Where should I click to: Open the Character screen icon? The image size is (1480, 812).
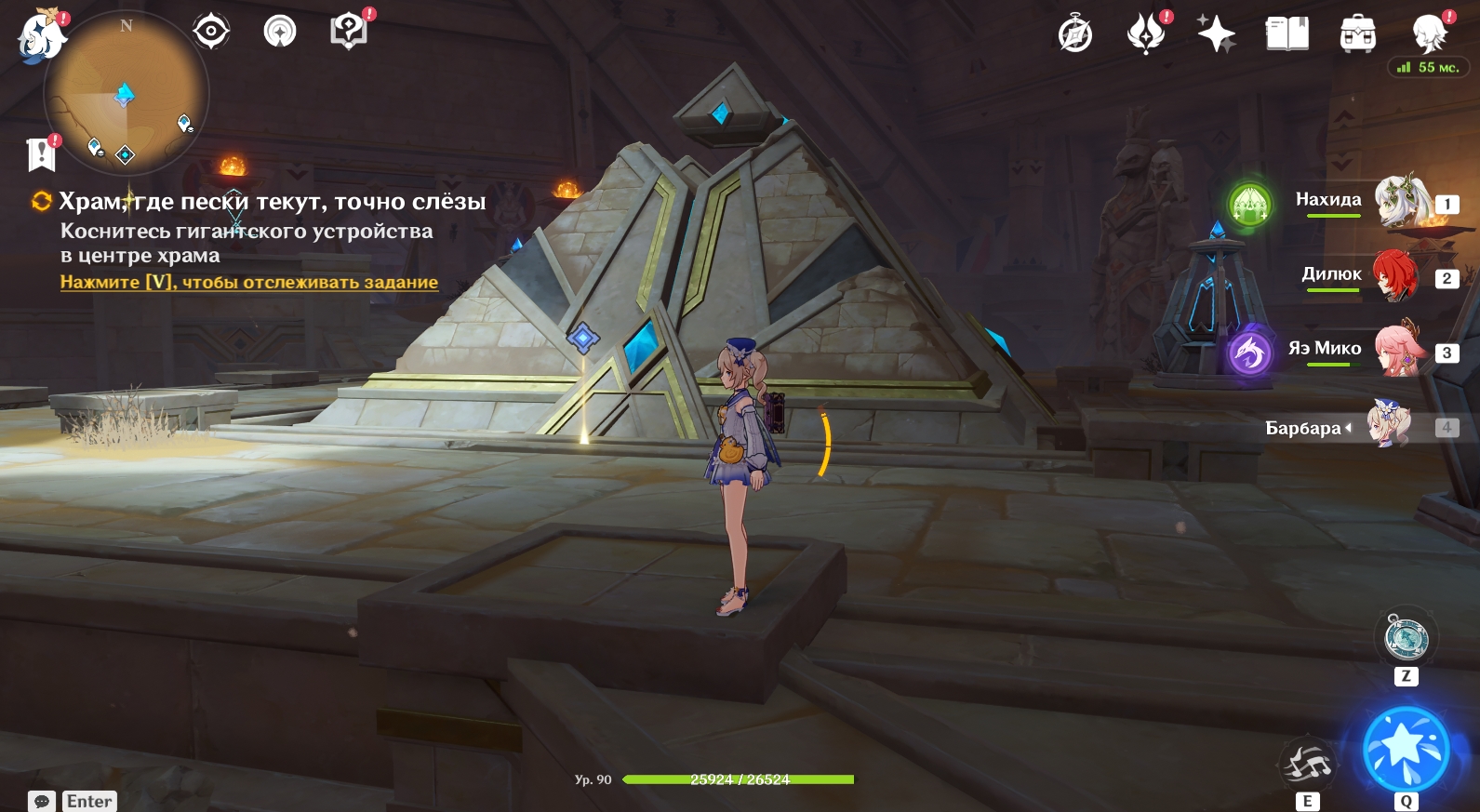[1429, 34]
